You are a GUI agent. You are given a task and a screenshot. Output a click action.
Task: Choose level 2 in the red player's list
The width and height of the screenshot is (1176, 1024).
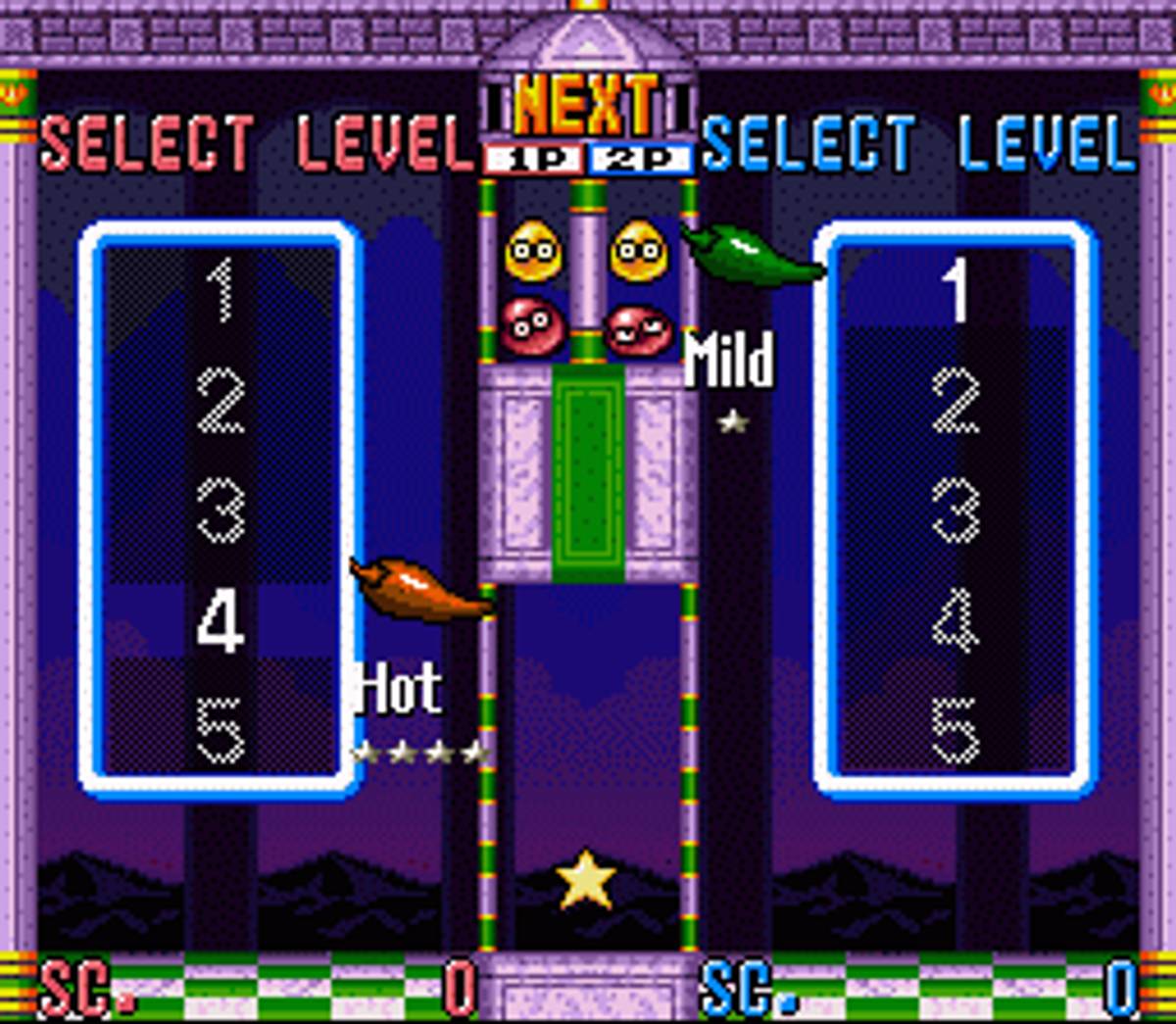220,402
